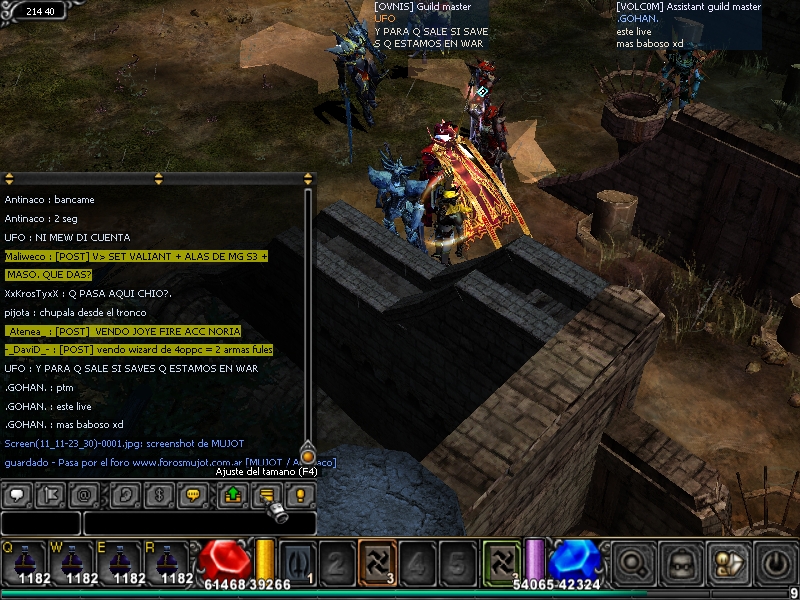Toggle the @ whisper chat button
The height and width of the screenshot is (600, 800).
[85, 495]
